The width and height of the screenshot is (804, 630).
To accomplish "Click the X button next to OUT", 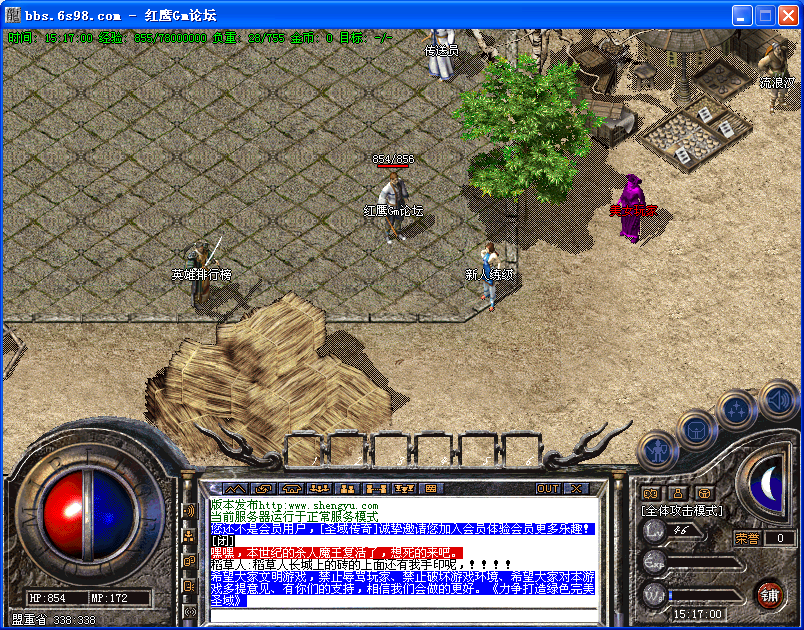I will [x=576, y=488].
